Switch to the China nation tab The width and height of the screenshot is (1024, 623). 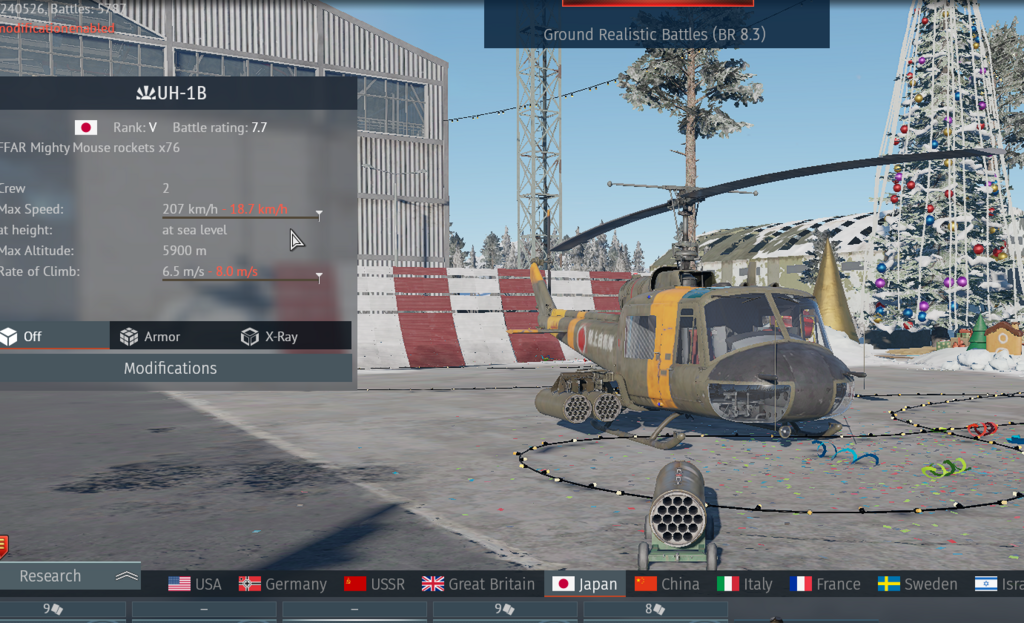click(x=668, y=584)
